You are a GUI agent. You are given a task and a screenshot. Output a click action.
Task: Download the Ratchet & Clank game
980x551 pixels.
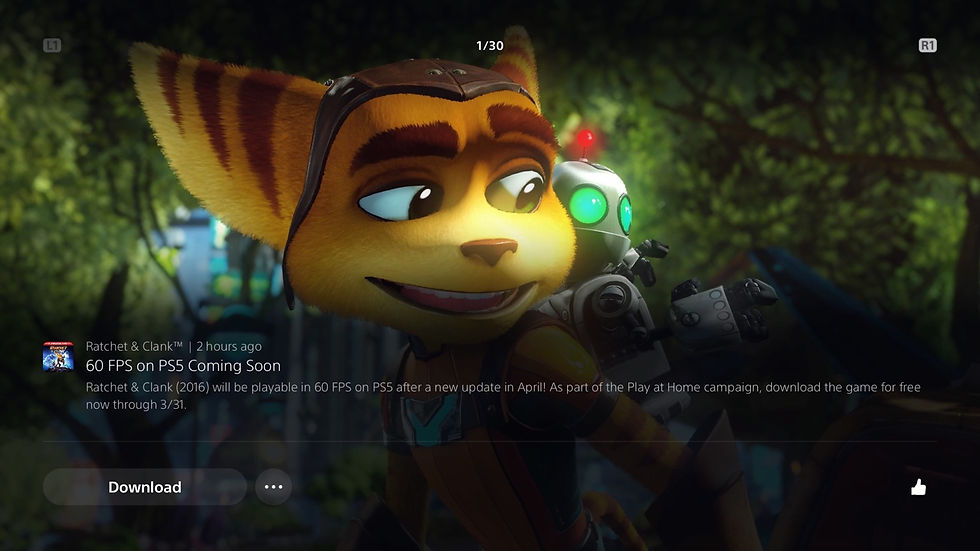click(144, 487)
